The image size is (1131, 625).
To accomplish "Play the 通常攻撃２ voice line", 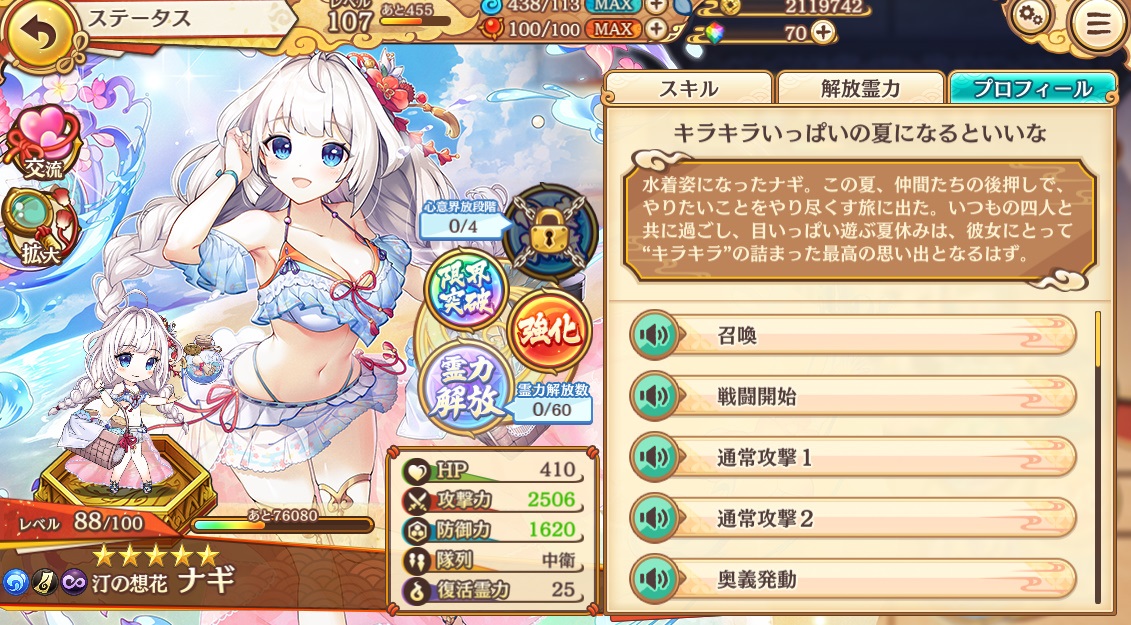I will [x=654, y=519].
